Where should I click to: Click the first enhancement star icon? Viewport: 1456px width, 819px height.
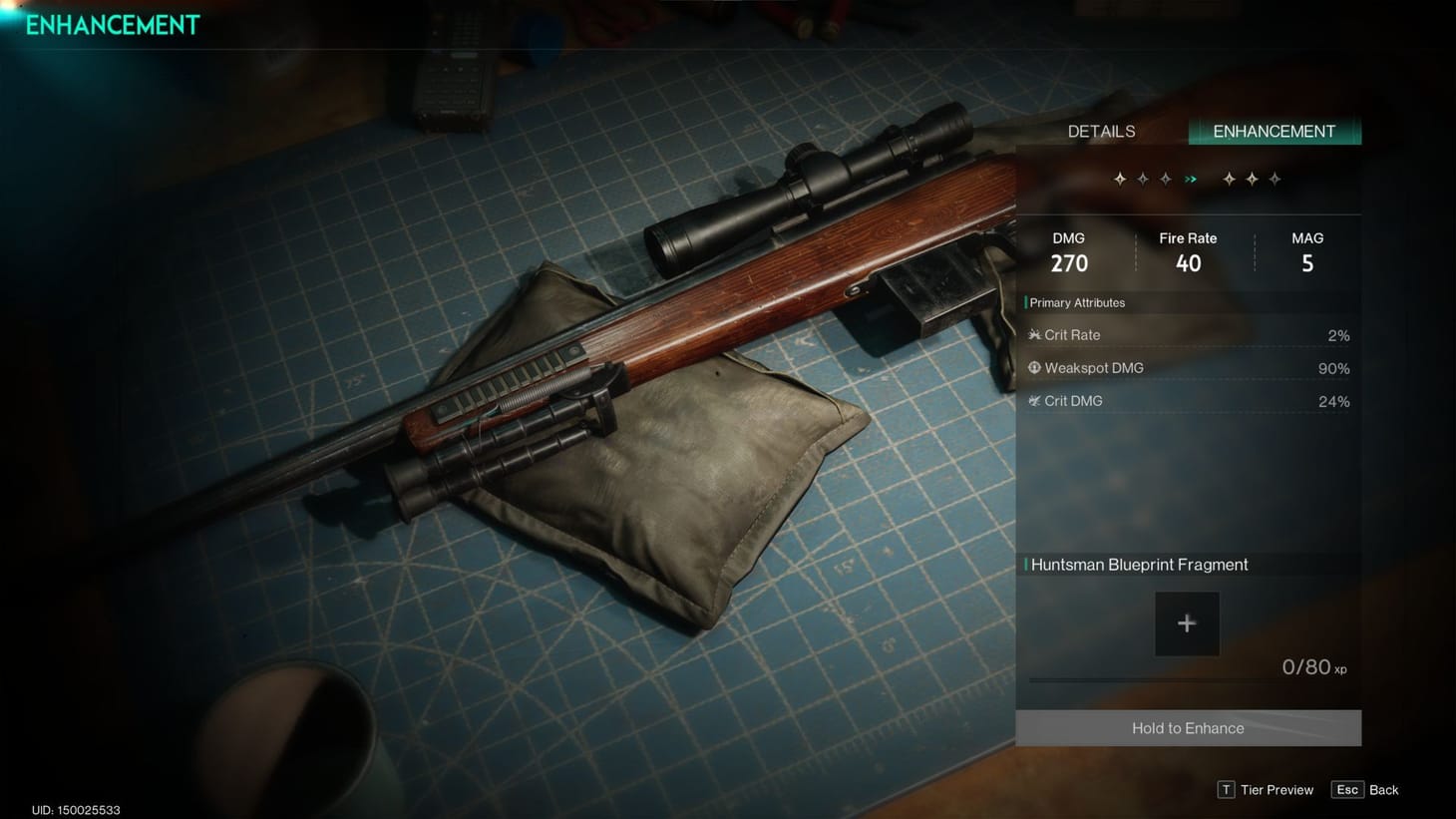pos(1119,179)
